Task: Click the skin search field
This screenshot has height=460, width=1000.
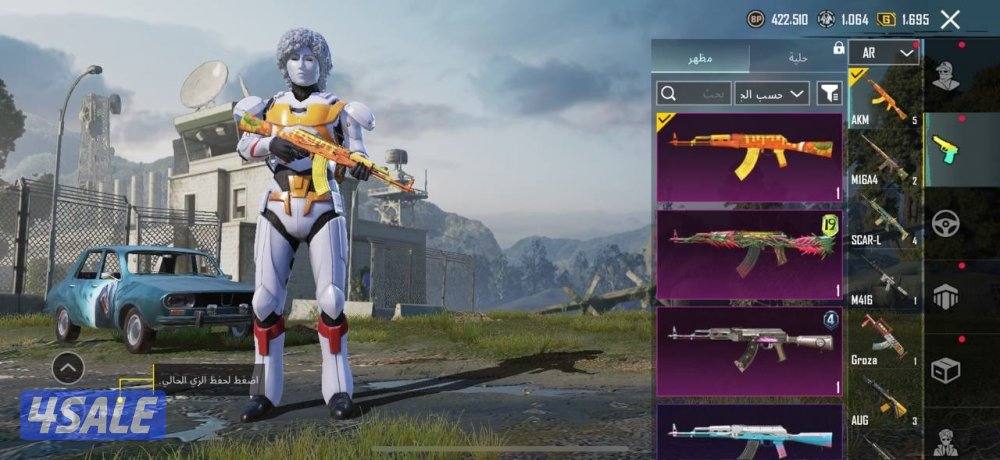Action: pos(693,93)
